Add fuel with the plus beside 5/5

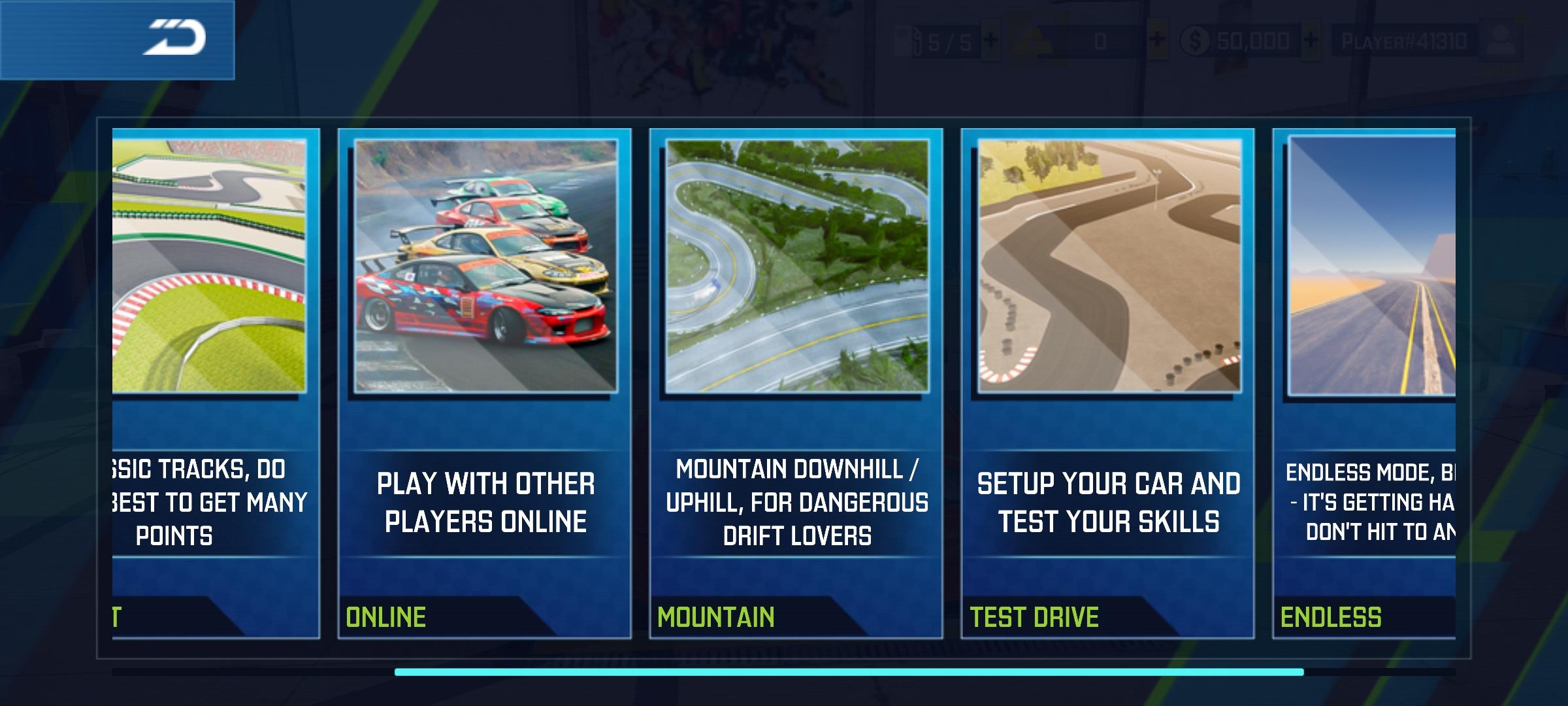990,41
